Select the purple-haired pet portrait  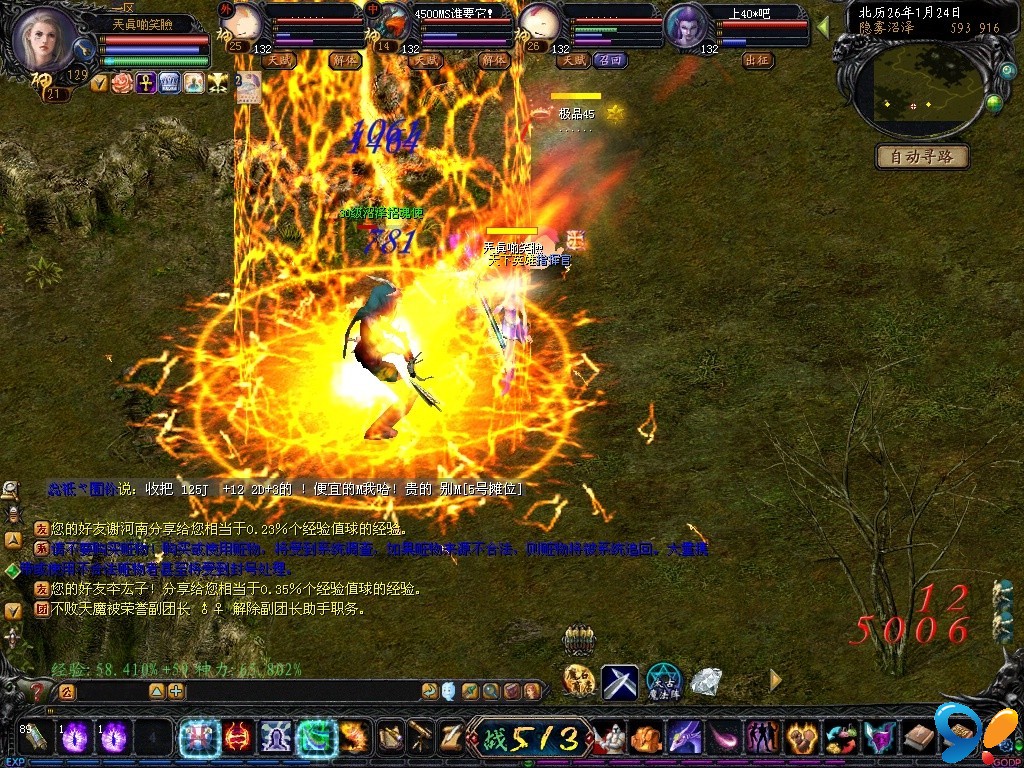tap(685, 27)
